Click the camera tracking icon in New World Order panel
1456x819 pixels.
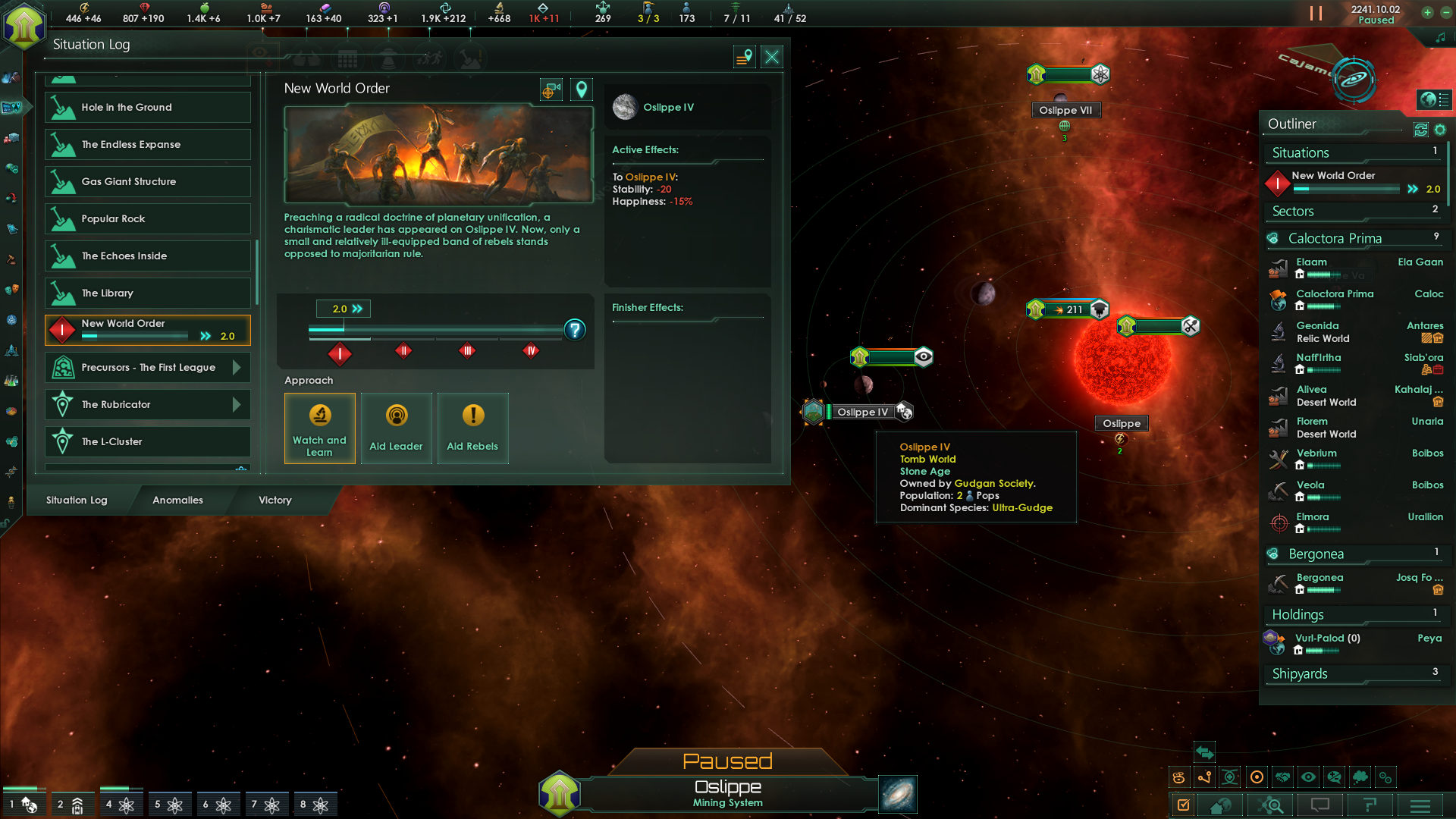pyautogui.click(x=551, y=89)
